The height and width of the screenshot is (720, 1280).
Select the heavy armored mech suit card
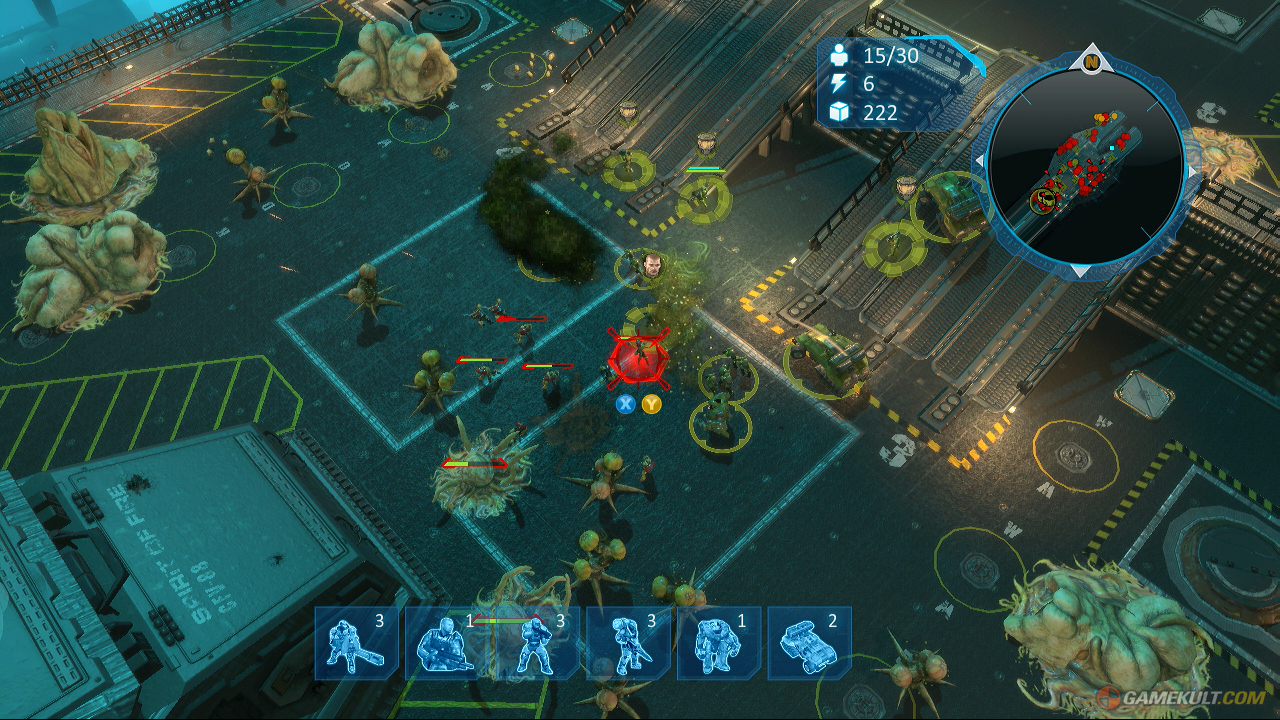[x=718, y=643]
